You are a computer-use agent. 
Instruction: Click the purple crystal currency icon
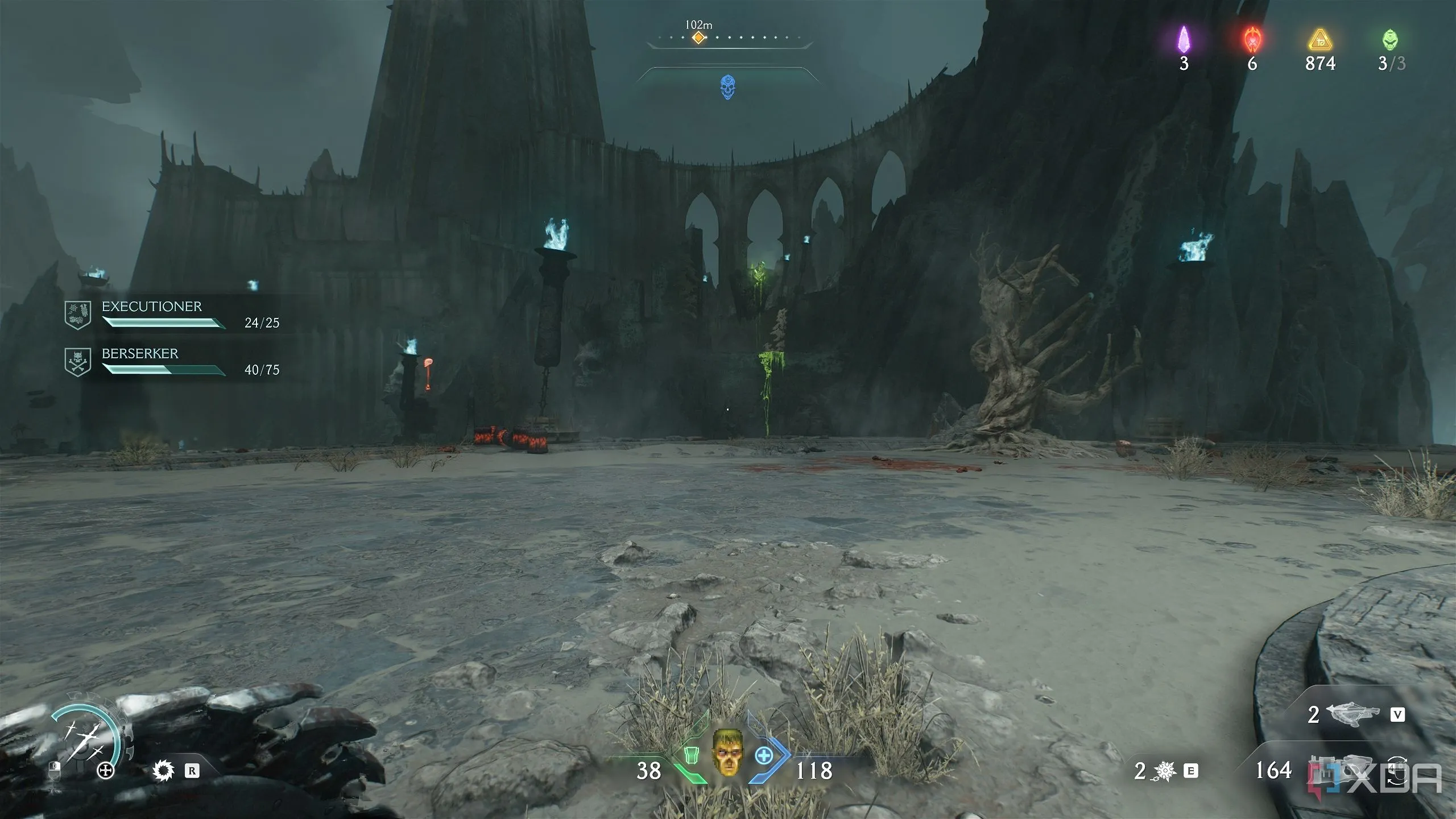point(1184,39)
